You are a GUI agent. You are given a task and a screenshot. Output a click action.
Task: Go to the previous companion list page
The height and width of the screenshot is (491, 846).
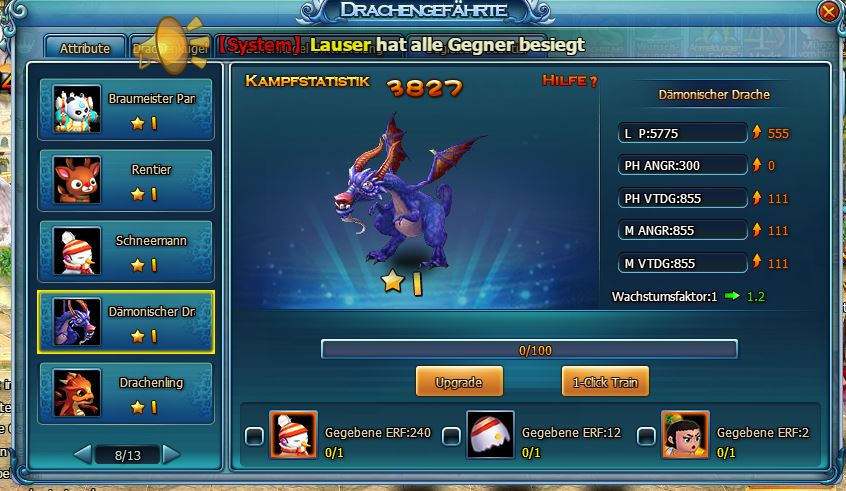click(83, 455)
